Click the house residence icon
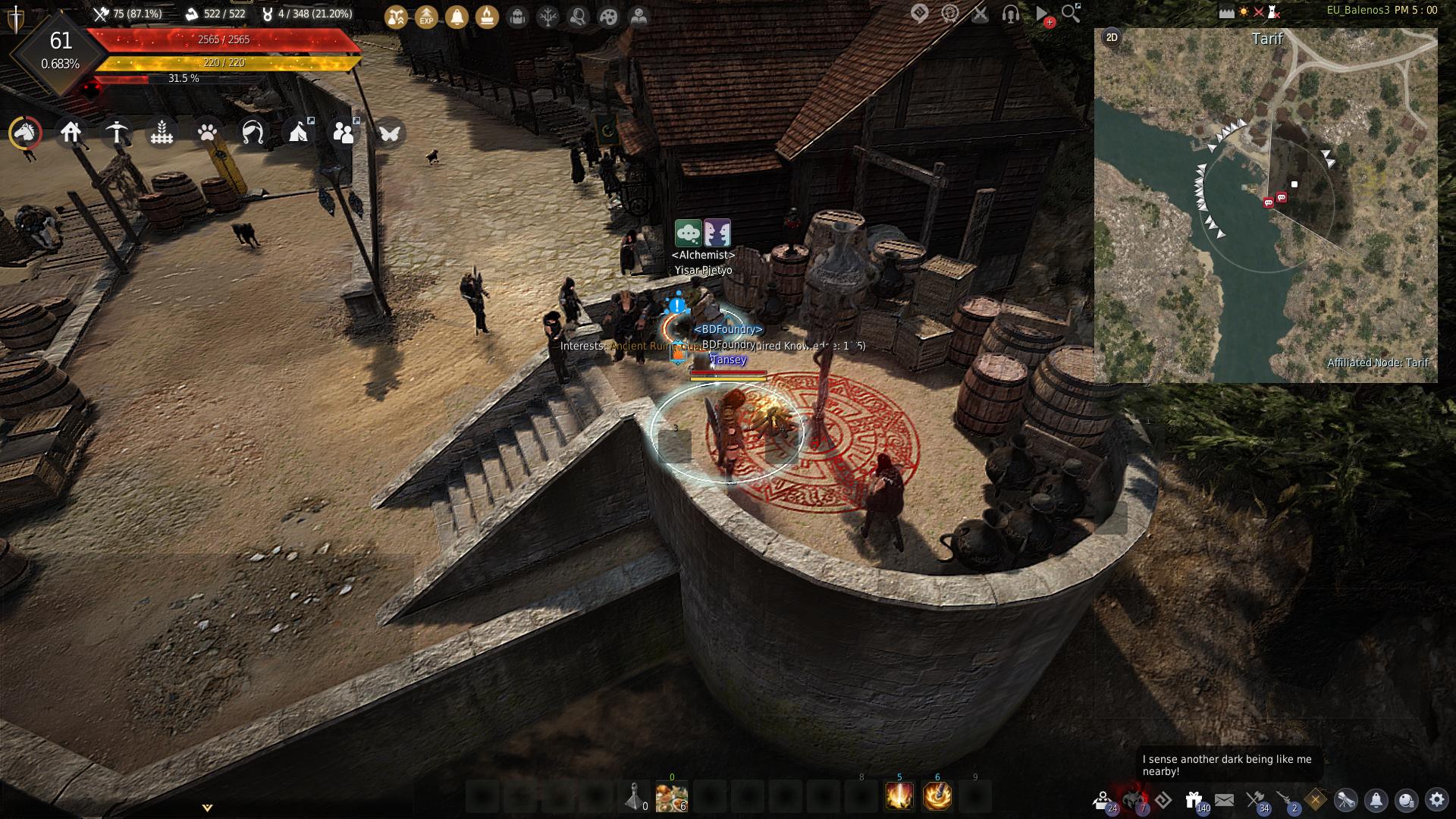The image size is (1456, 819). pos(71,133)
